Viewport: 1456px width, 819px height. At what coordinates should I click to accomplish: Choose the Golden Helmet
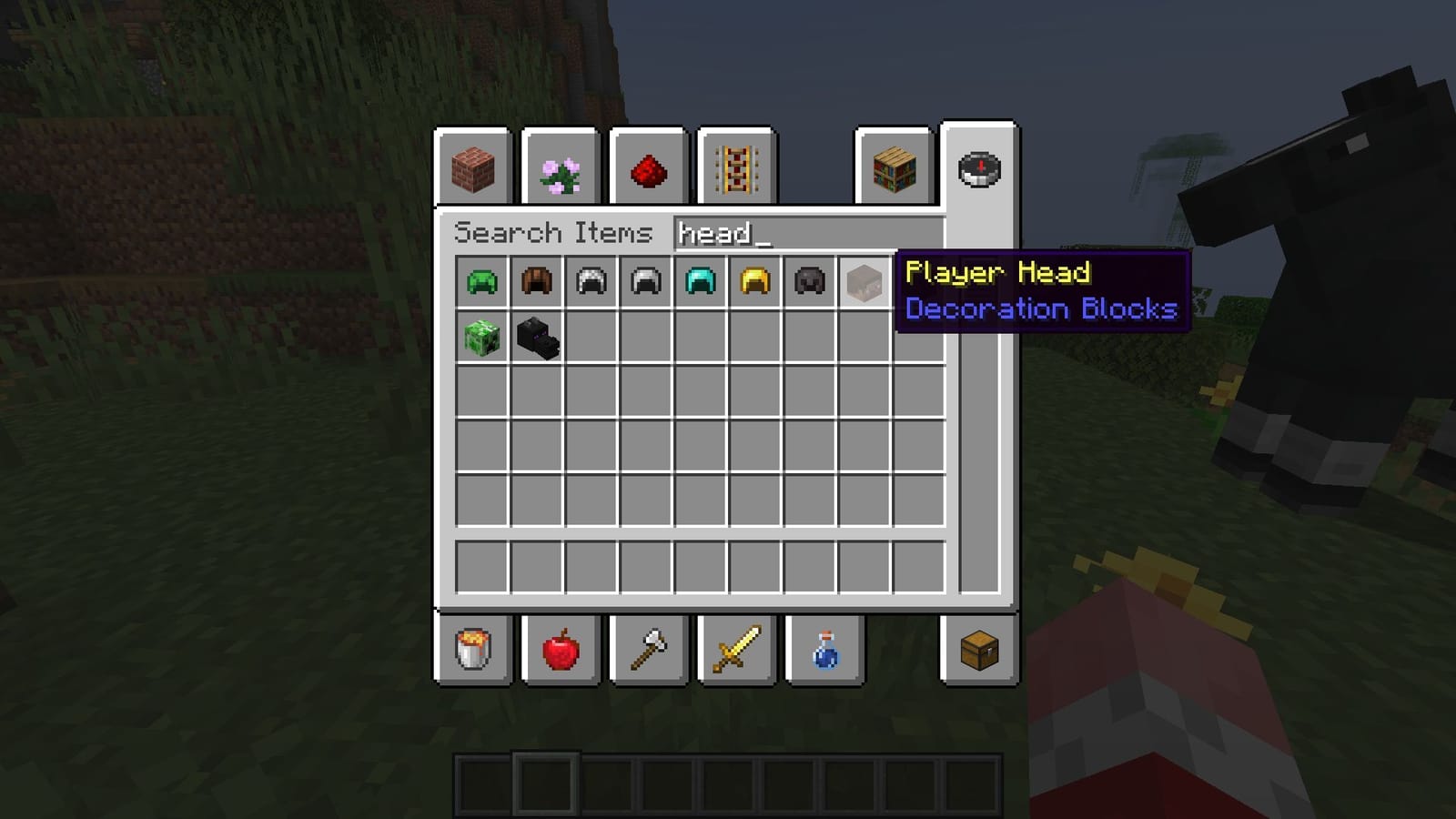coord(755,282)
